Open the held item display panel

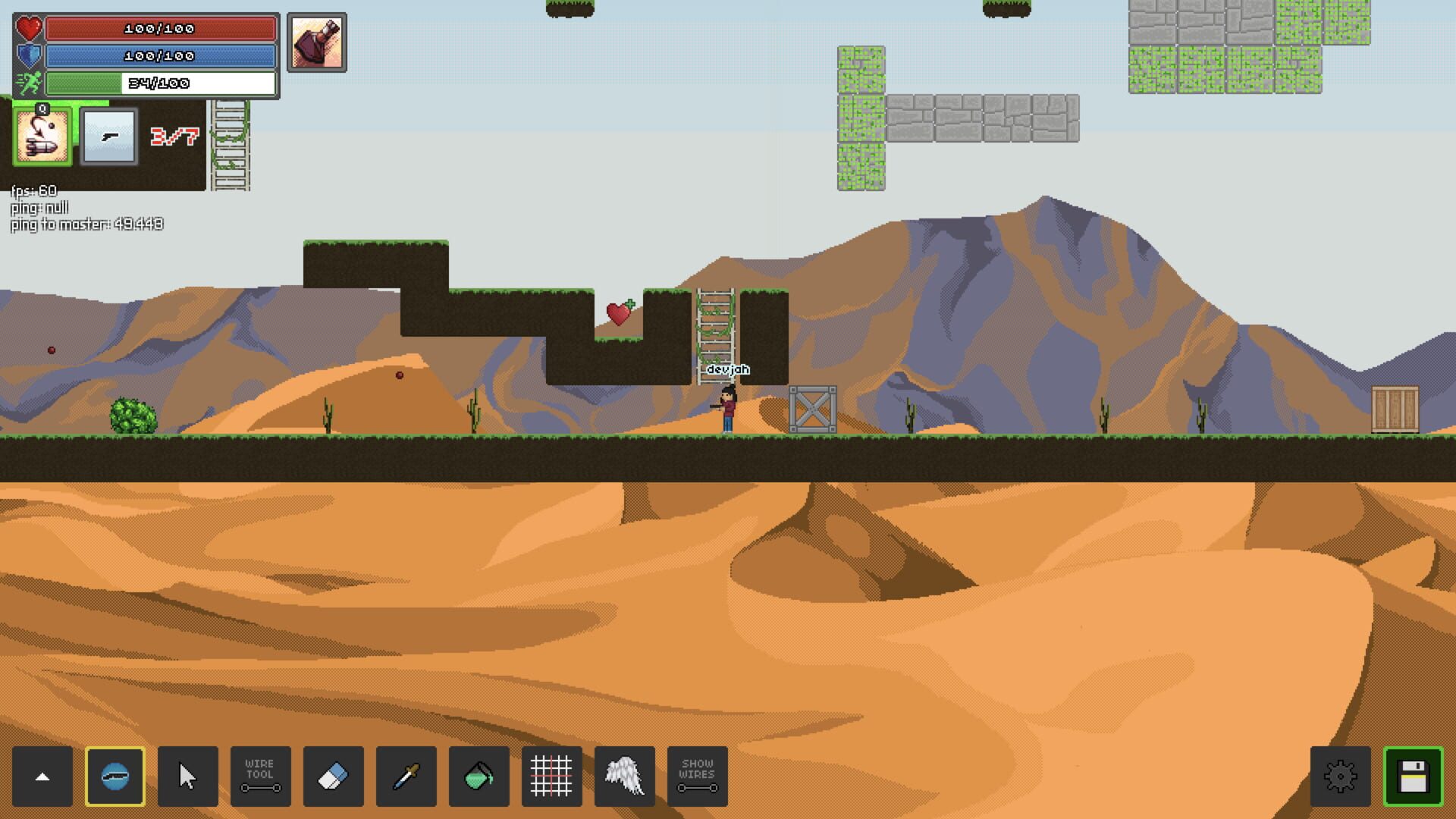316,42
